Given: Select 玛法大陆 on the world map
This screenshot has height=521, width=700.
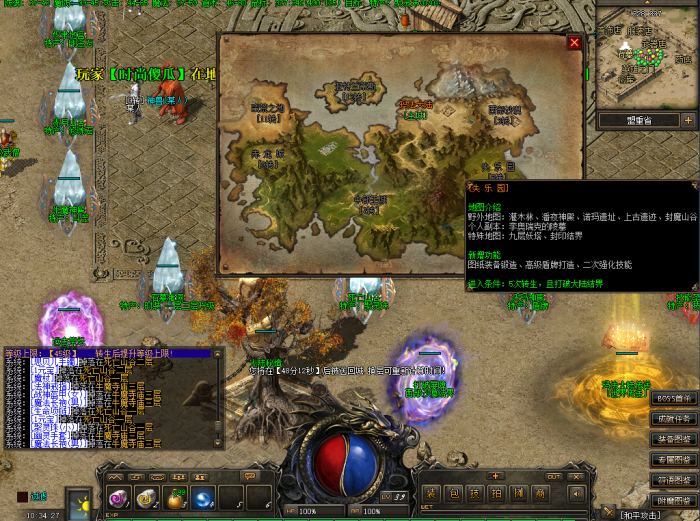Looking at the screenshot, I should pyautogui.click(x=414, y=104).
